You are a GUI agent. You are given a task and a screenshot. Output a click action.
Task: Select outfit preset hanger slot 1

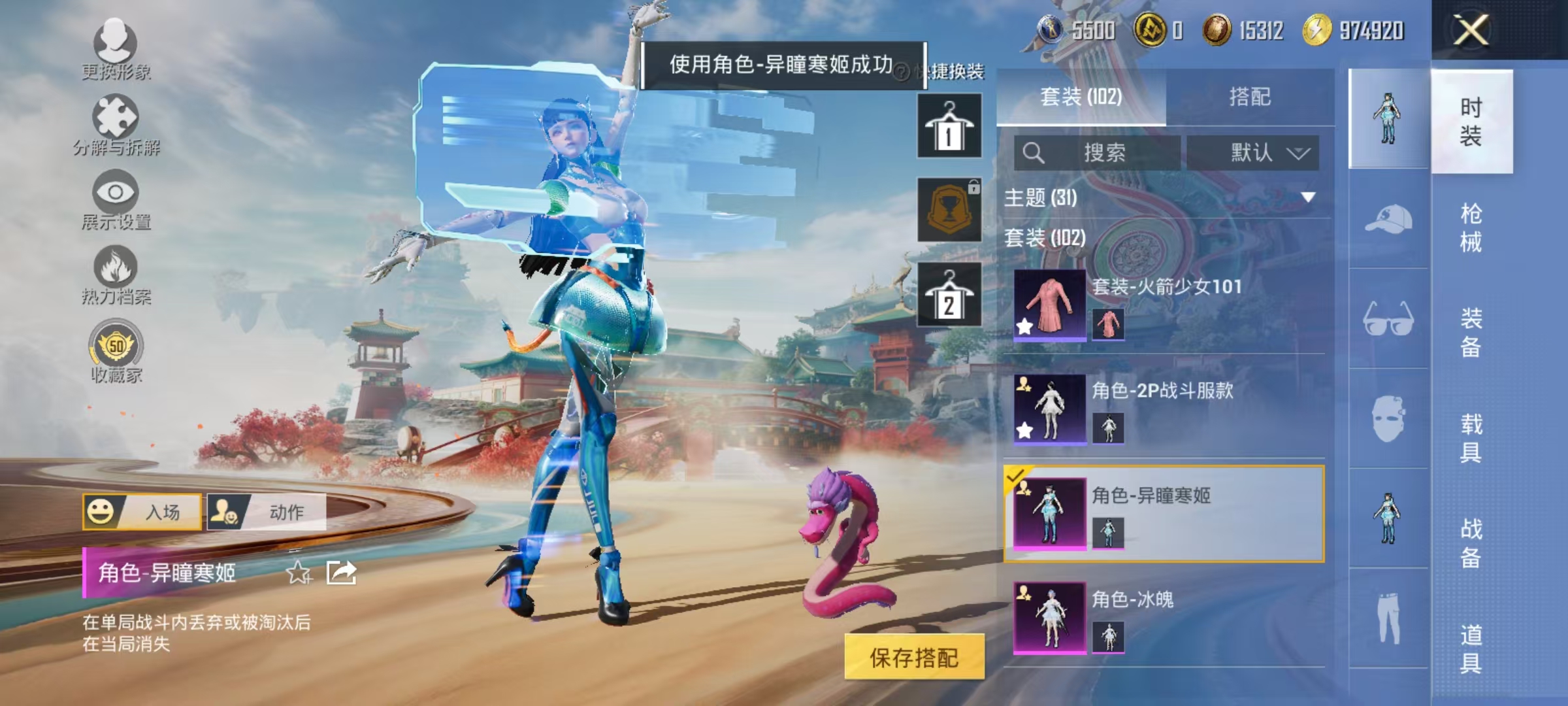949,126
